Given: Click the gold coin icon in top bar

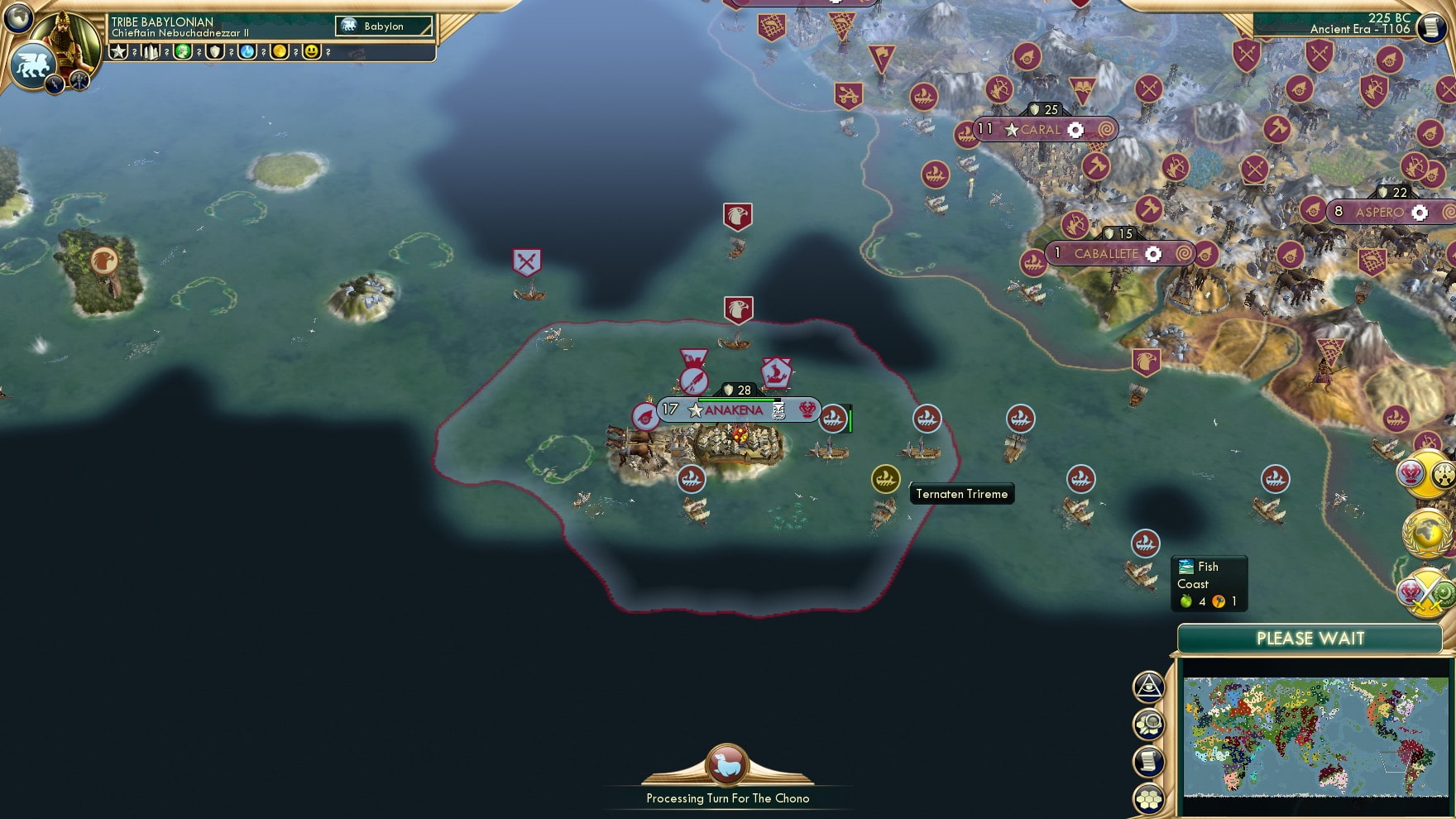Looking at the screenshot, I should tap(279, 52).
